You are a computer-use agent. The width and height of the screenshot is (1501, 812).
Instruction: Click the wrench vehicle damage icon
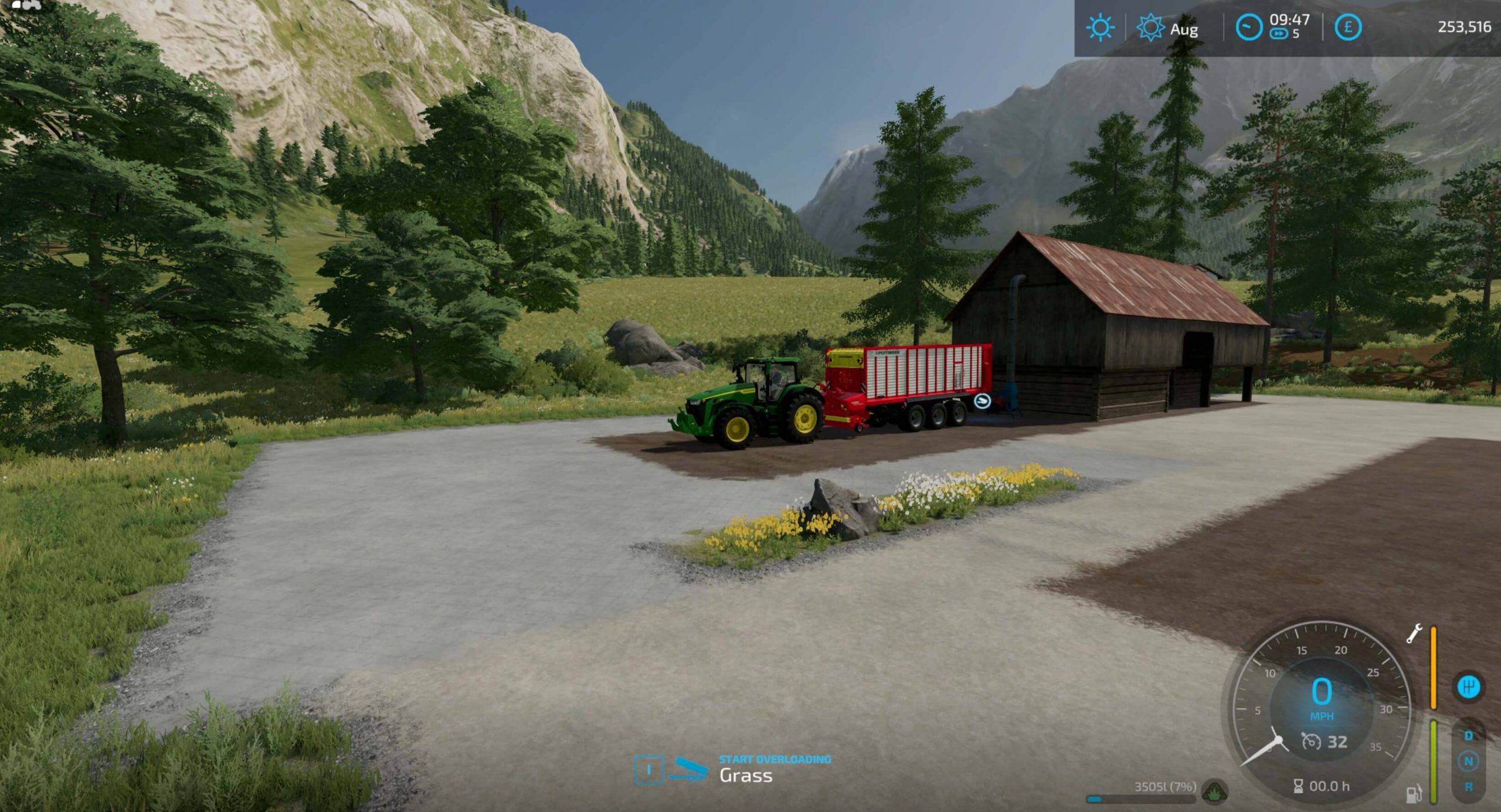[1414, 634]
